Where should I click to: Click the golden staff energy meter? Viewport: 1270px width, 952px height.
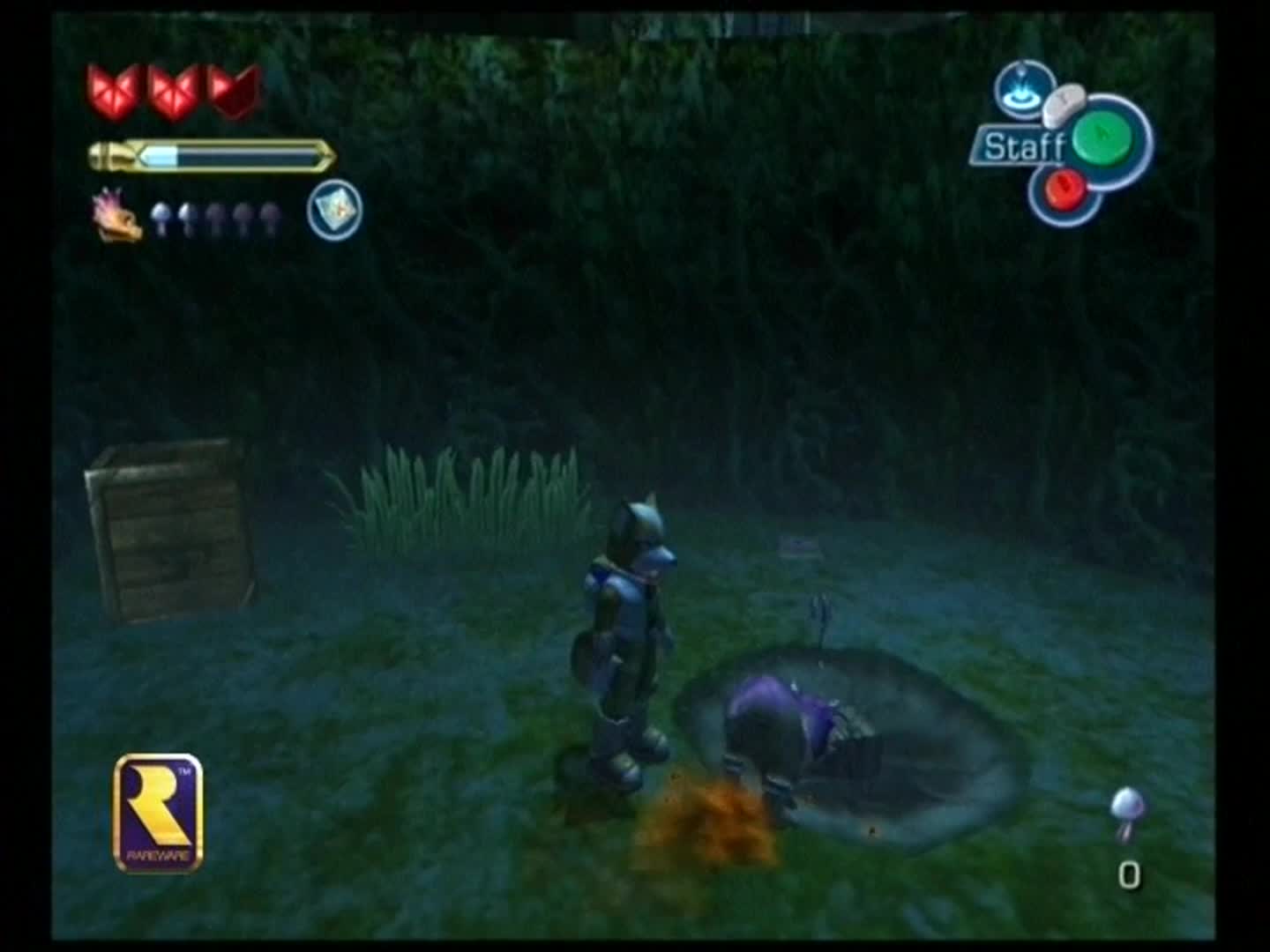[x=210, y=154]
